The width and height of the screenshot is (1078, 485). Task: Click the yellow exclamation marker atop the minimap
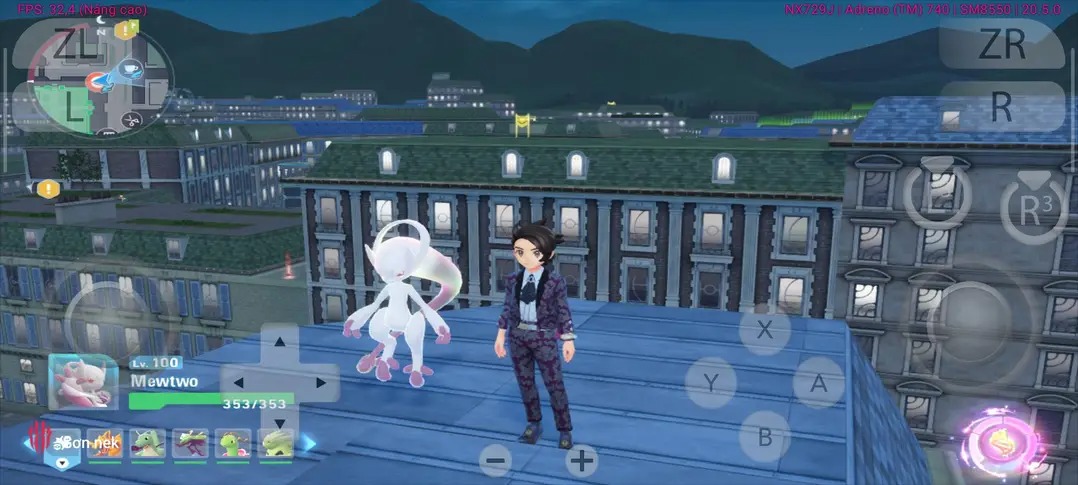tap(121, 30)
